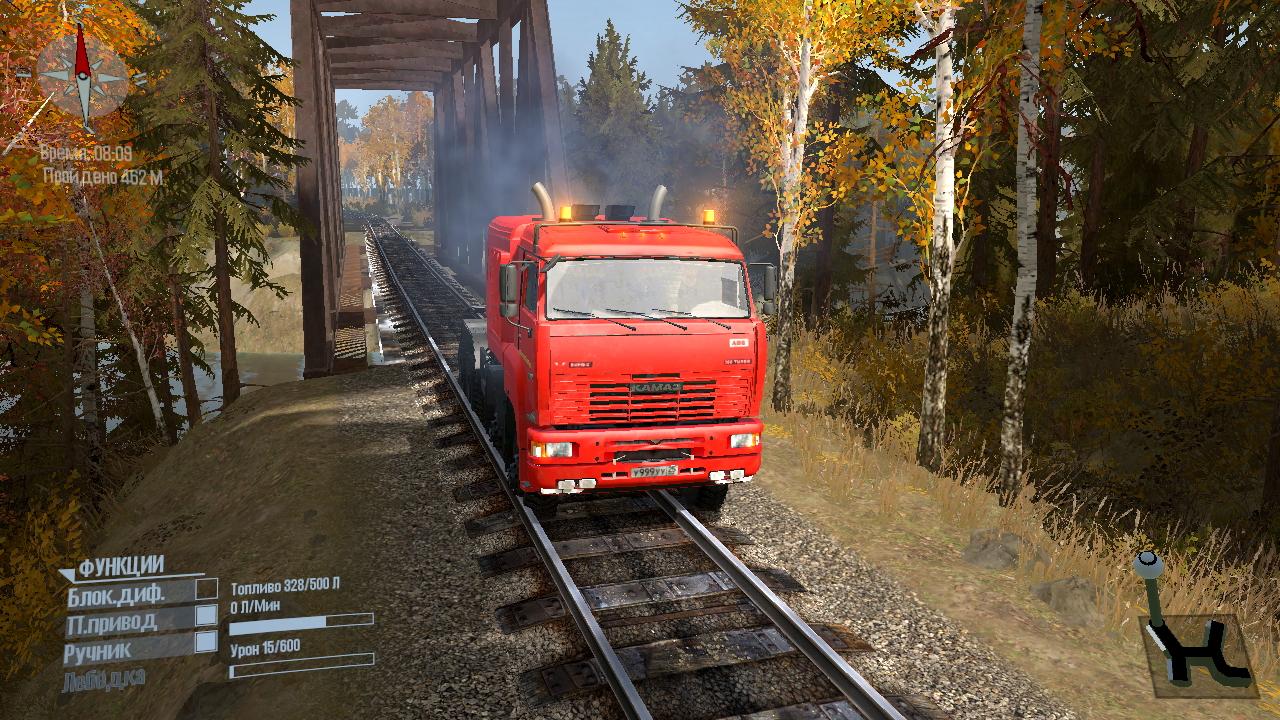Toggle the П.привод all-wheel drive checkbox
Viewport: 1280px width, 720px height.
(206, 615)
